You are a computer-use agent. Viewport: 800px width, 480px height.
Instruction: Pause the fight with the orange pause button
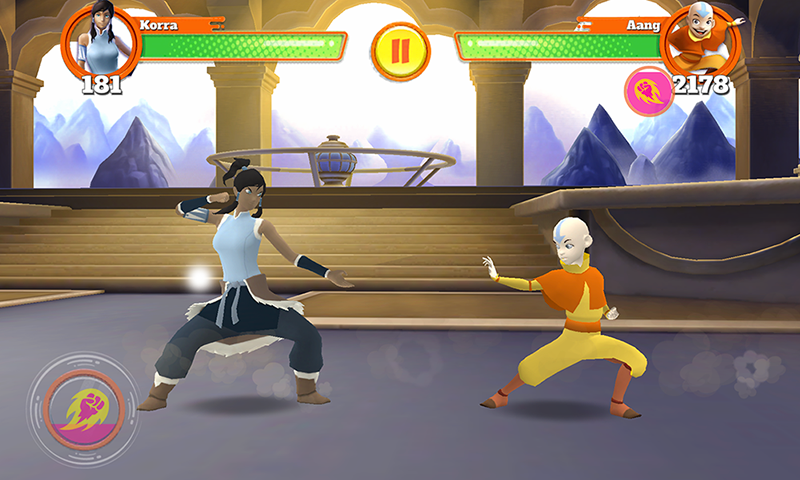click(401, 52)
